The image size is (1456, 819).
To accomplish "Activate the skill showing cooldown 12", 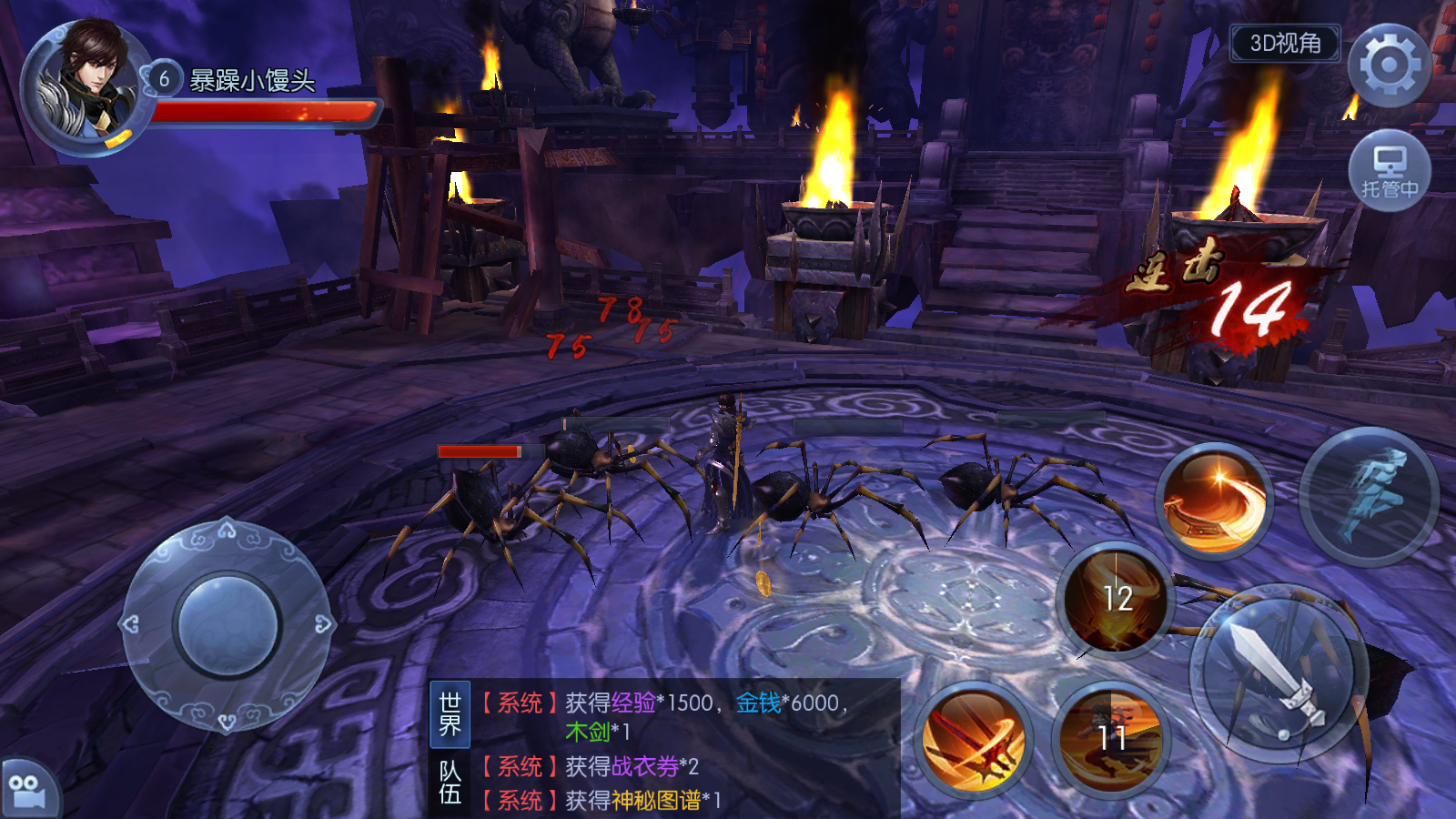I will click(1117, 600).
